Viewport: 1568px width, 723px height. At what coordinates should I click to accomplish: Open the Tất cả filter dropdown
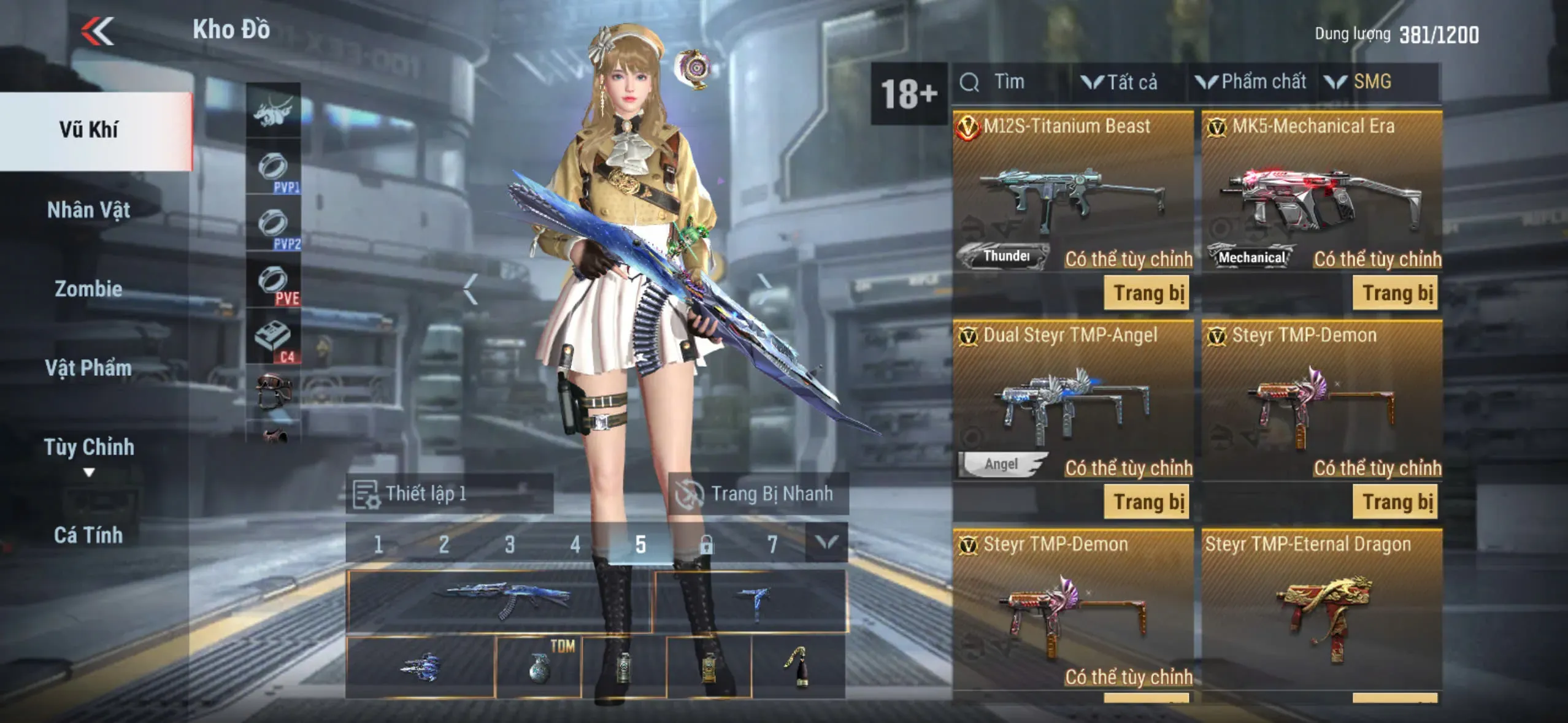[1120, 82]
